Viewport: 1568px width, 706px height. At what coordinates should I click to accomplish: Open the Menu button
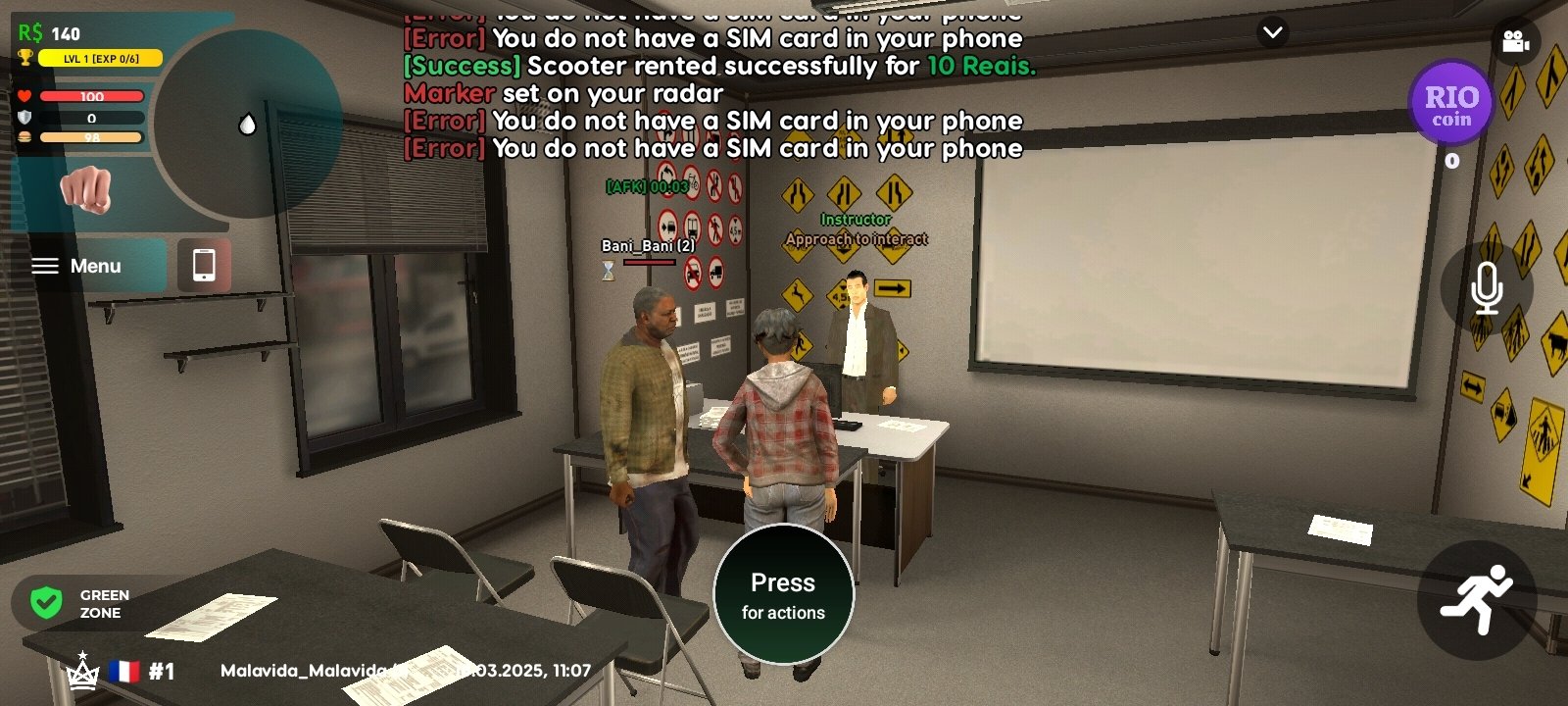point(78,266)
